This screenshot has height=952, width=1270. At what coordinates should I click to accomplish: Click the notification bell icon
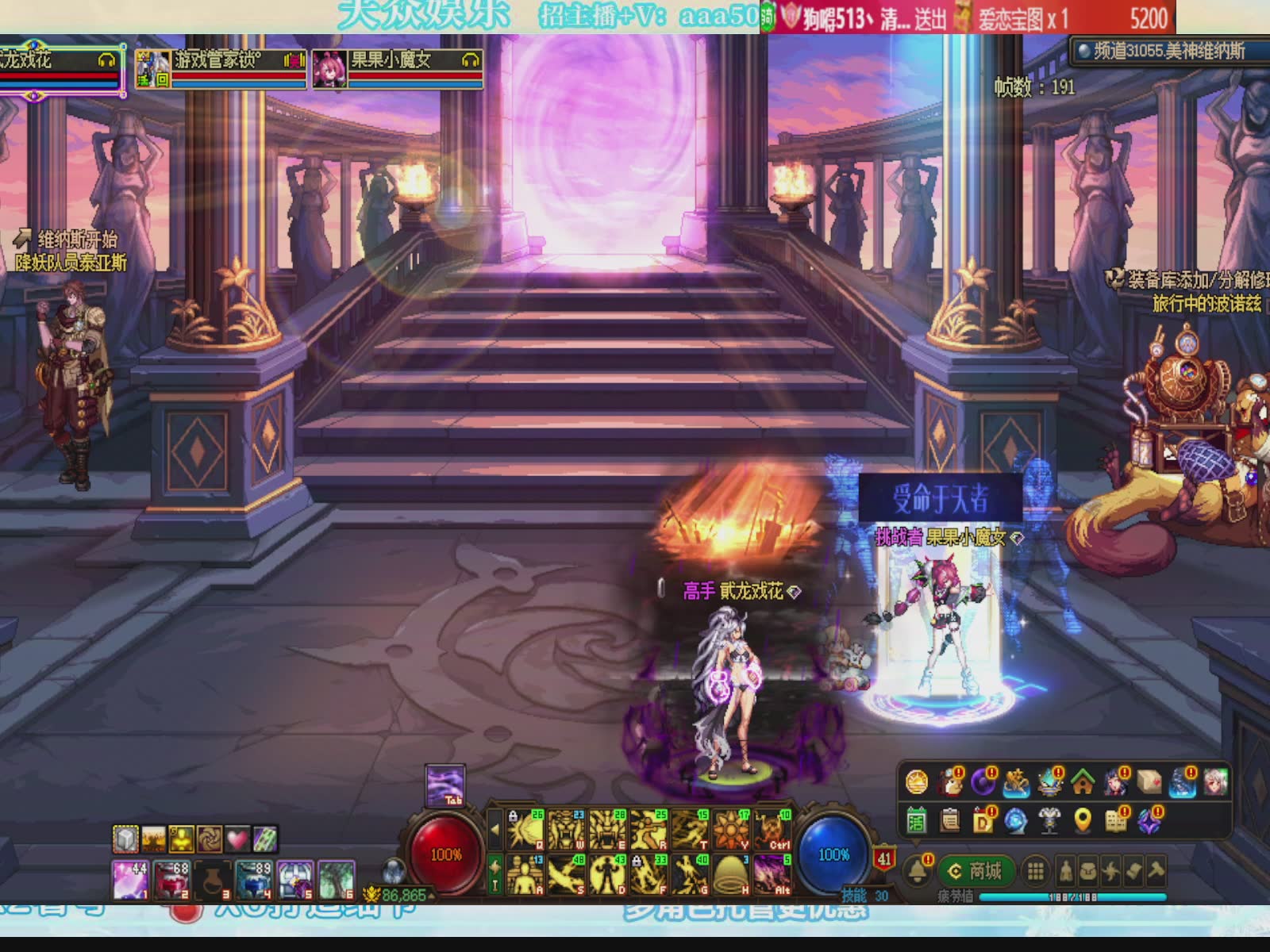pyautogui.click(x=918, y=871)
